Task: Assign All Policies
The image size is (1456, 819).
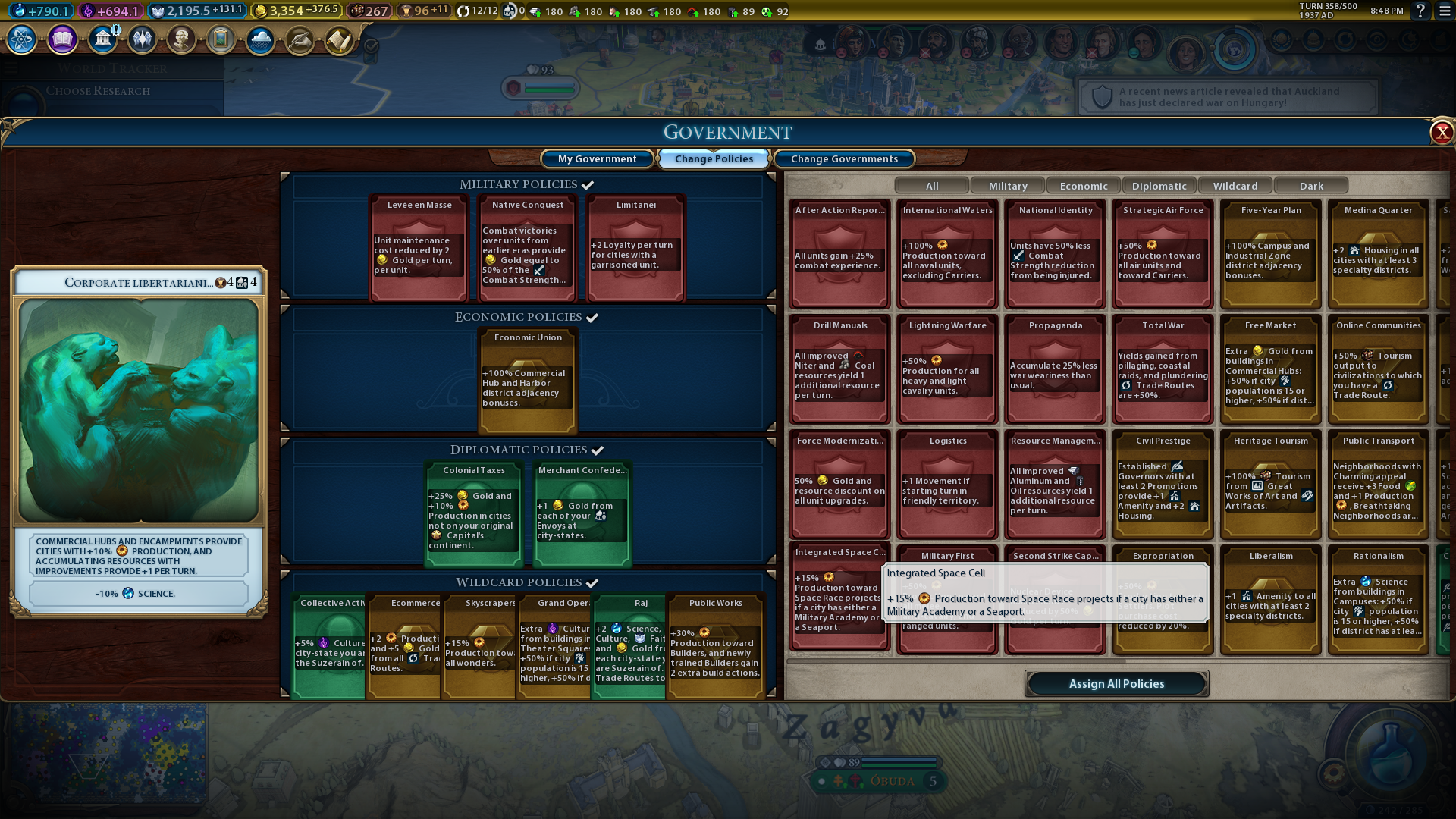Action: pyautogui.click(x=1116, y=683)
